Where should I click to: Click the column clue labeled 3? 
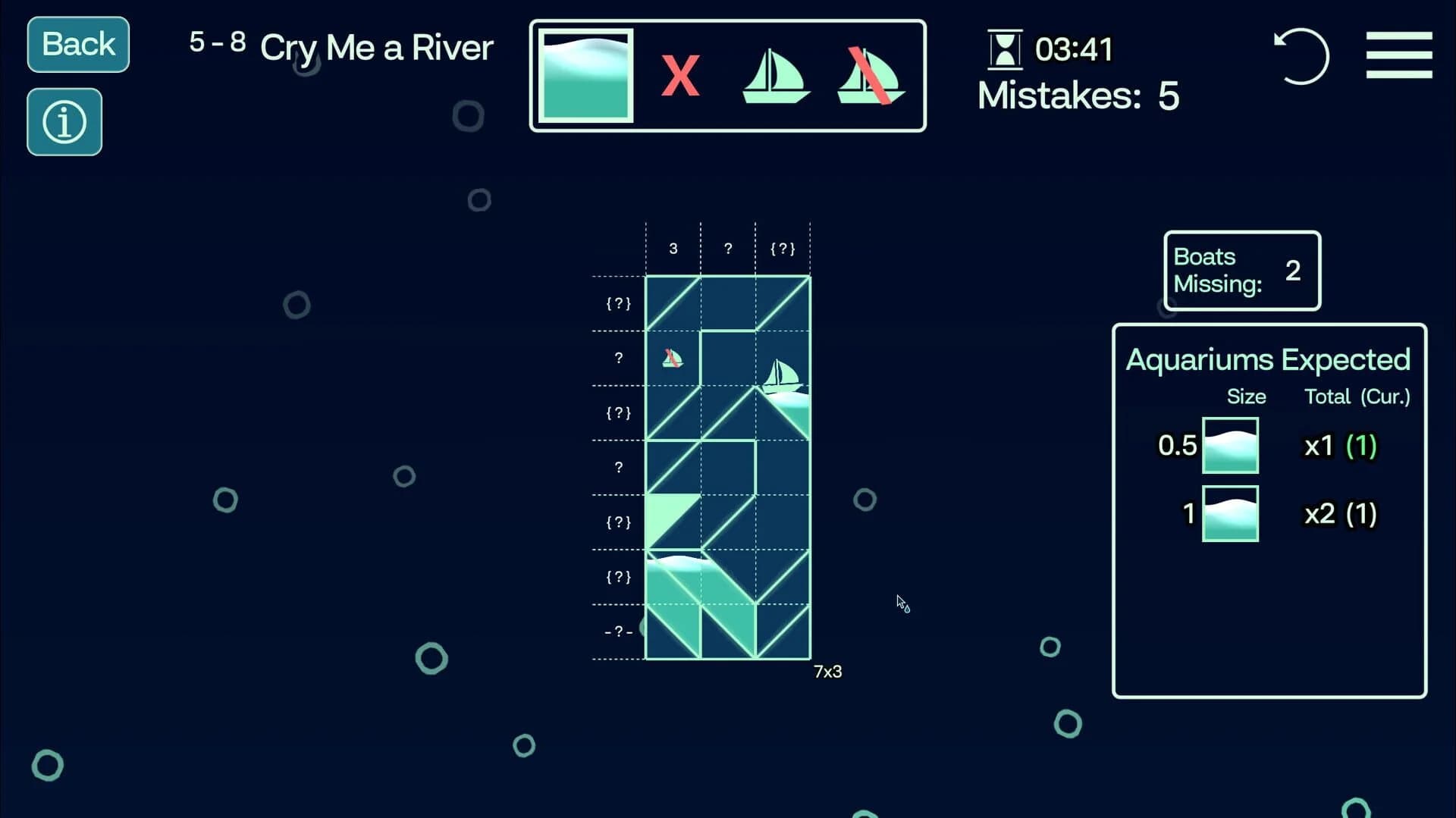673,247
